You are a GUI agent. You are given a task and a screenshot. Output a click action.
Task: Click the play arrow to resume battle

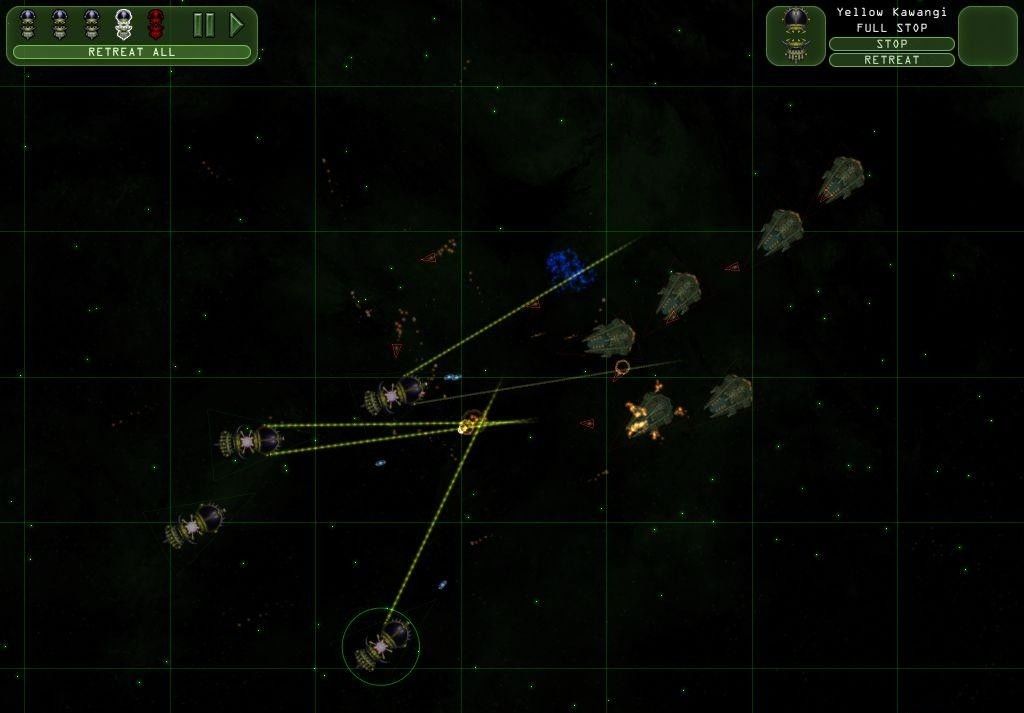(x=236, y=25)
